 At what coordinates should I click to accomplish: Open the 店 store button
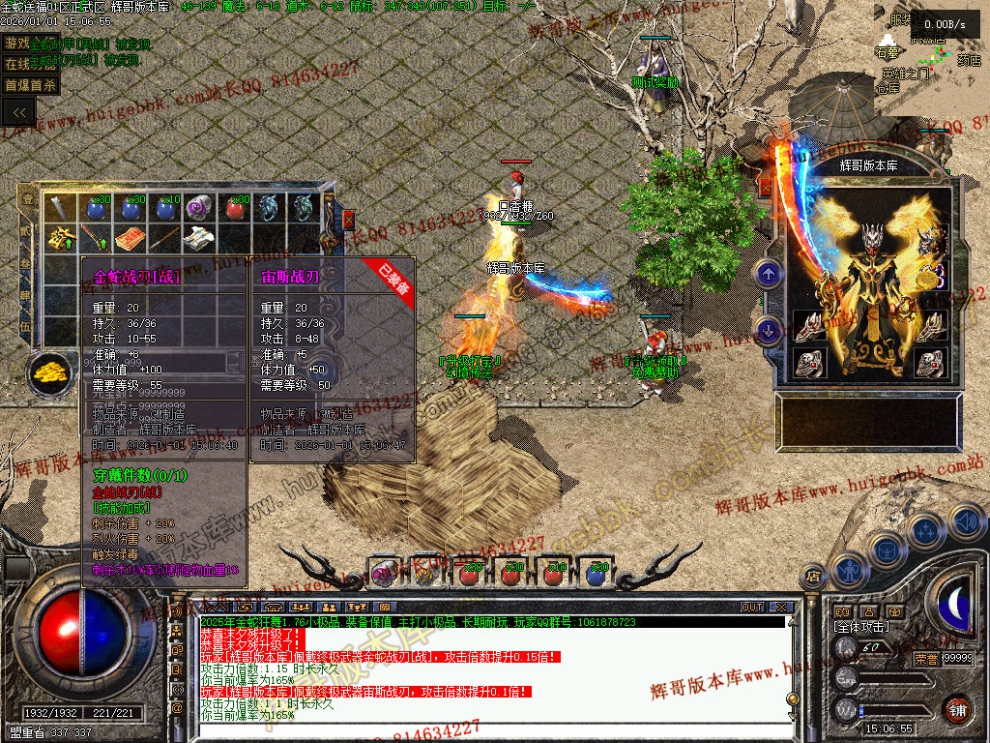(813, 574)
